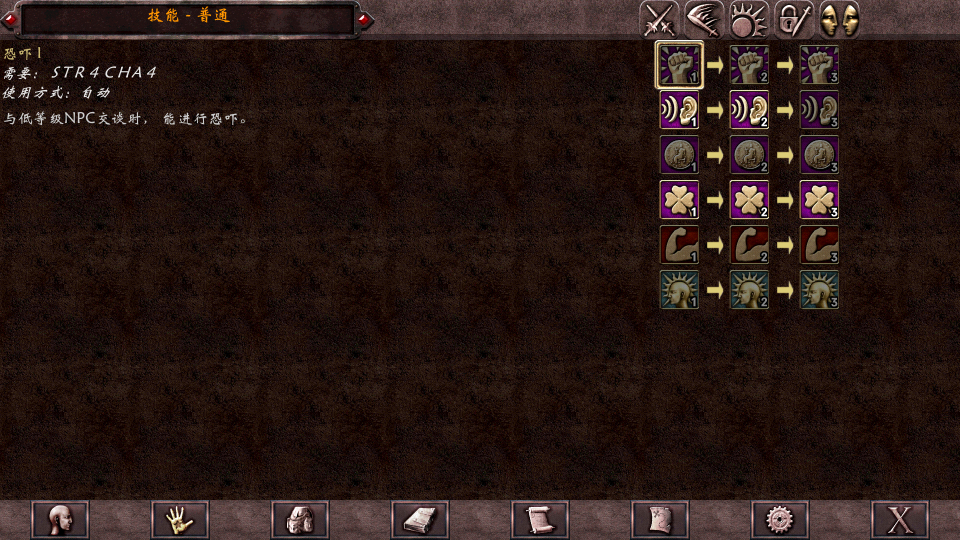Open the character head profile screen
This screenshot has width=960, height=540.
pos(60,520)
